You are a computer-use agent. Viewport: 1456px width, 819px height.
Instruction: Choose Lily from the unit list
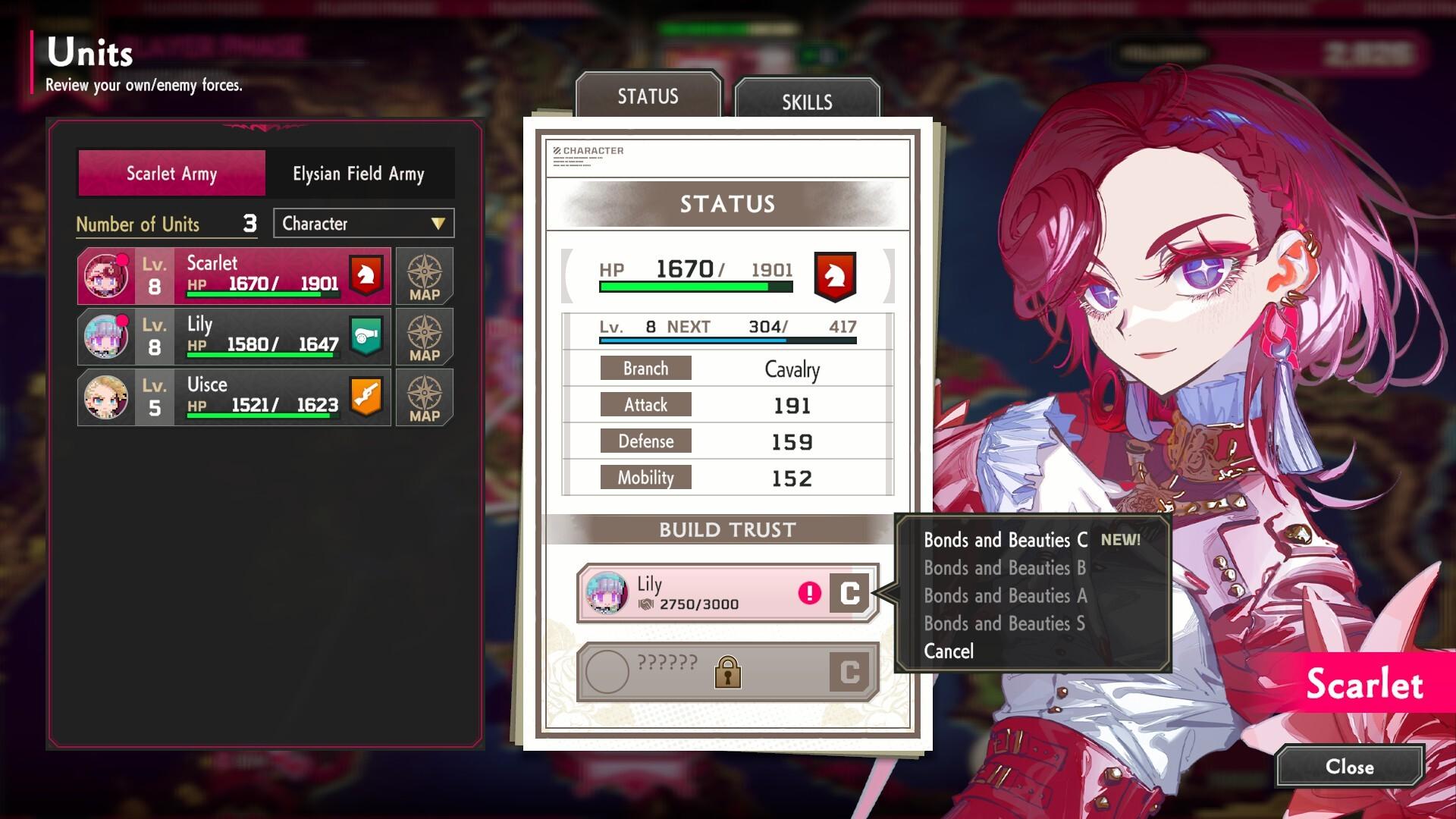point(234,337)
